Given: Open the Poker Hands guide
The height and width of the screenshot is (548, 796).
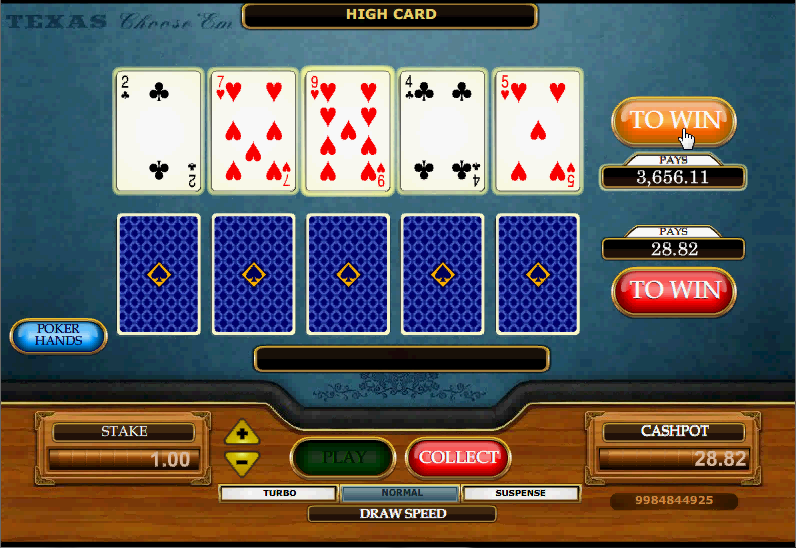Looking at the screenshot, I should click(x=58, y=336).
